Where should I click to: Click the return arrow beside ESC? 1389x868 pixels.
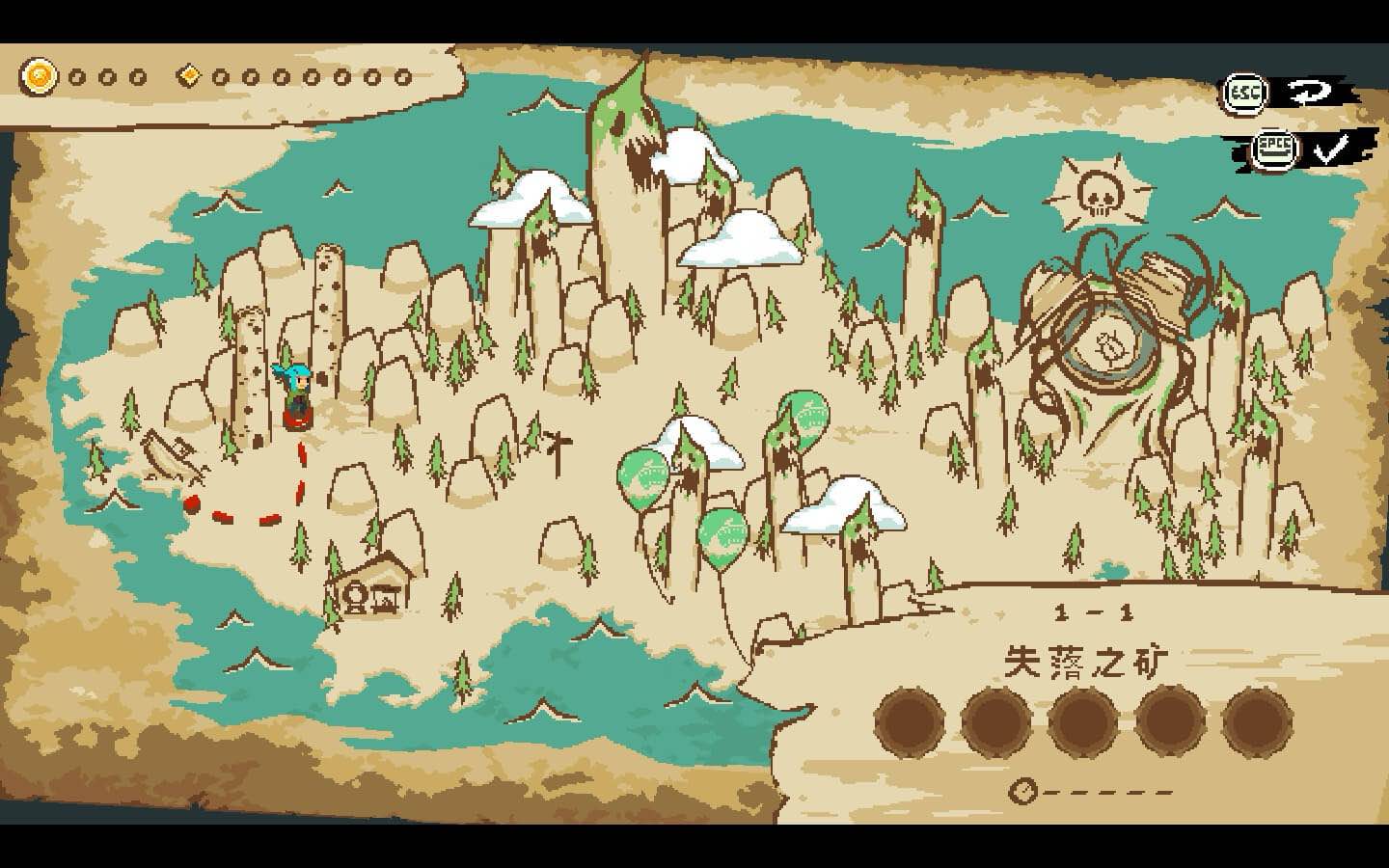pos(1310,93)
